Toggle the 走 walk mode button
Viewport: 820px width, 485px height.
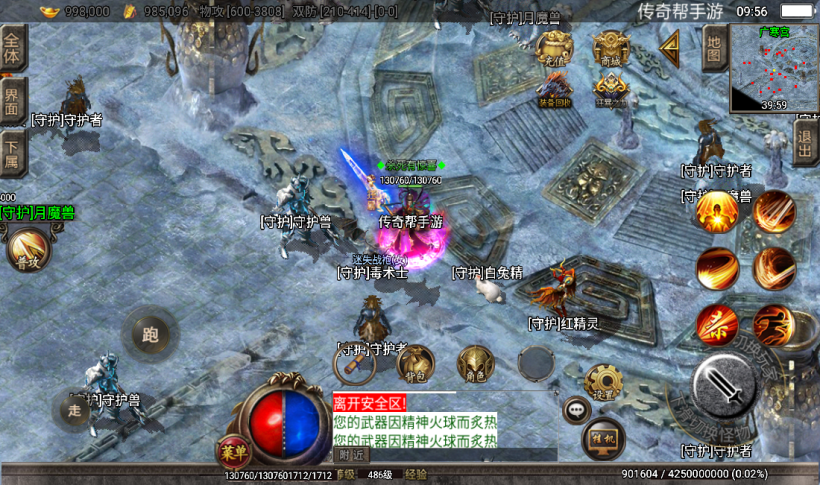[74, 408]
